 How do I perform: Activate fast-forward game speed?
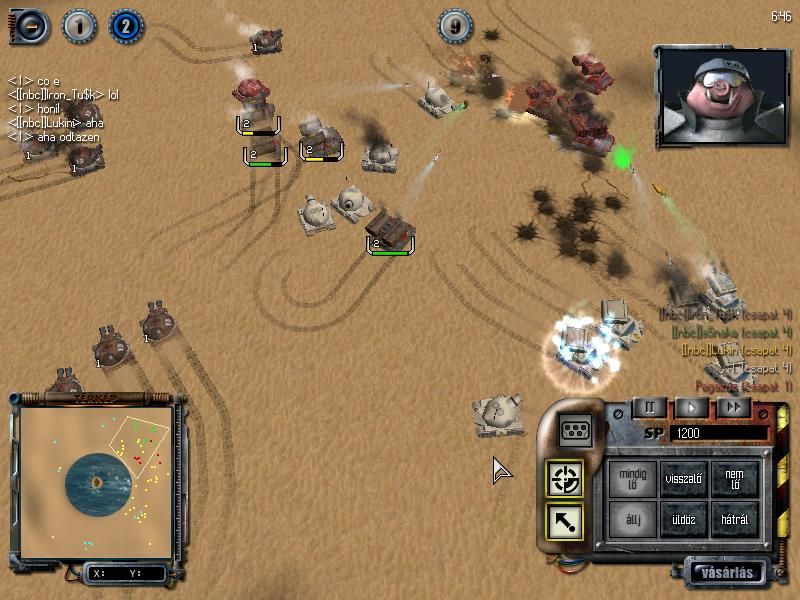point(733,407)
